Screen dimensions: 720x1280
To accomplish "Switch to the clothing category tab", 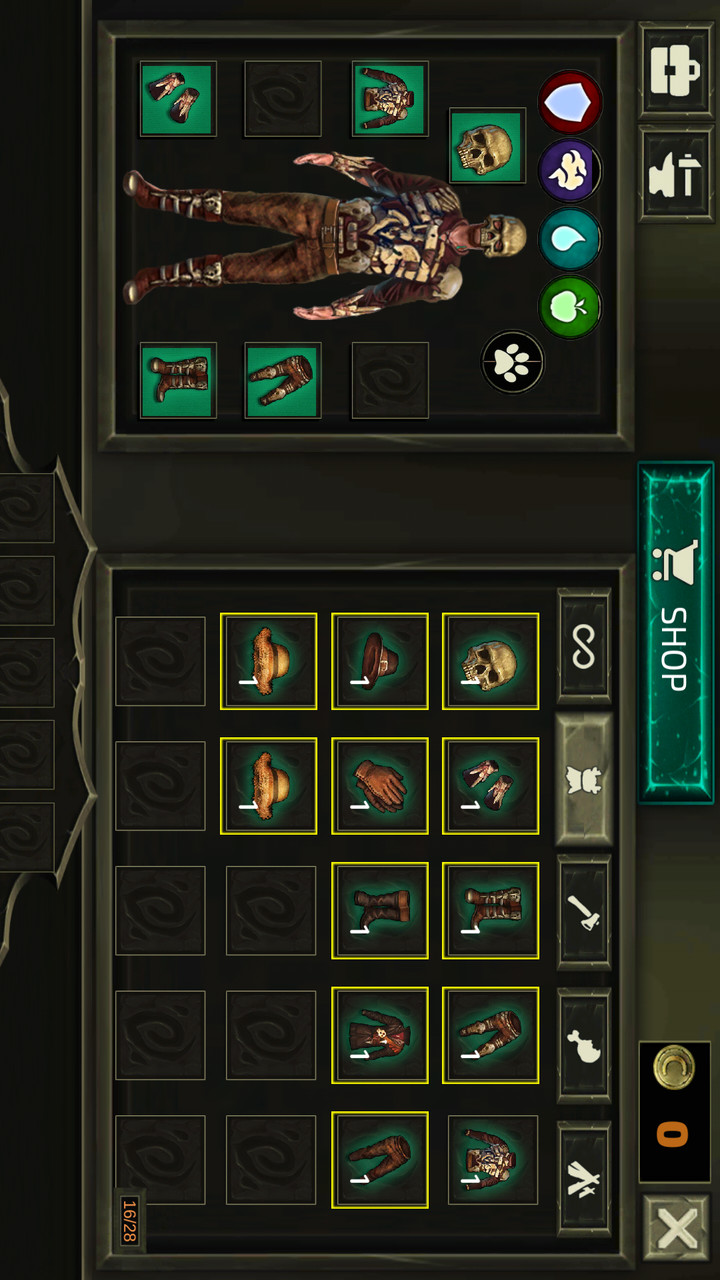I will coord(584,781).
